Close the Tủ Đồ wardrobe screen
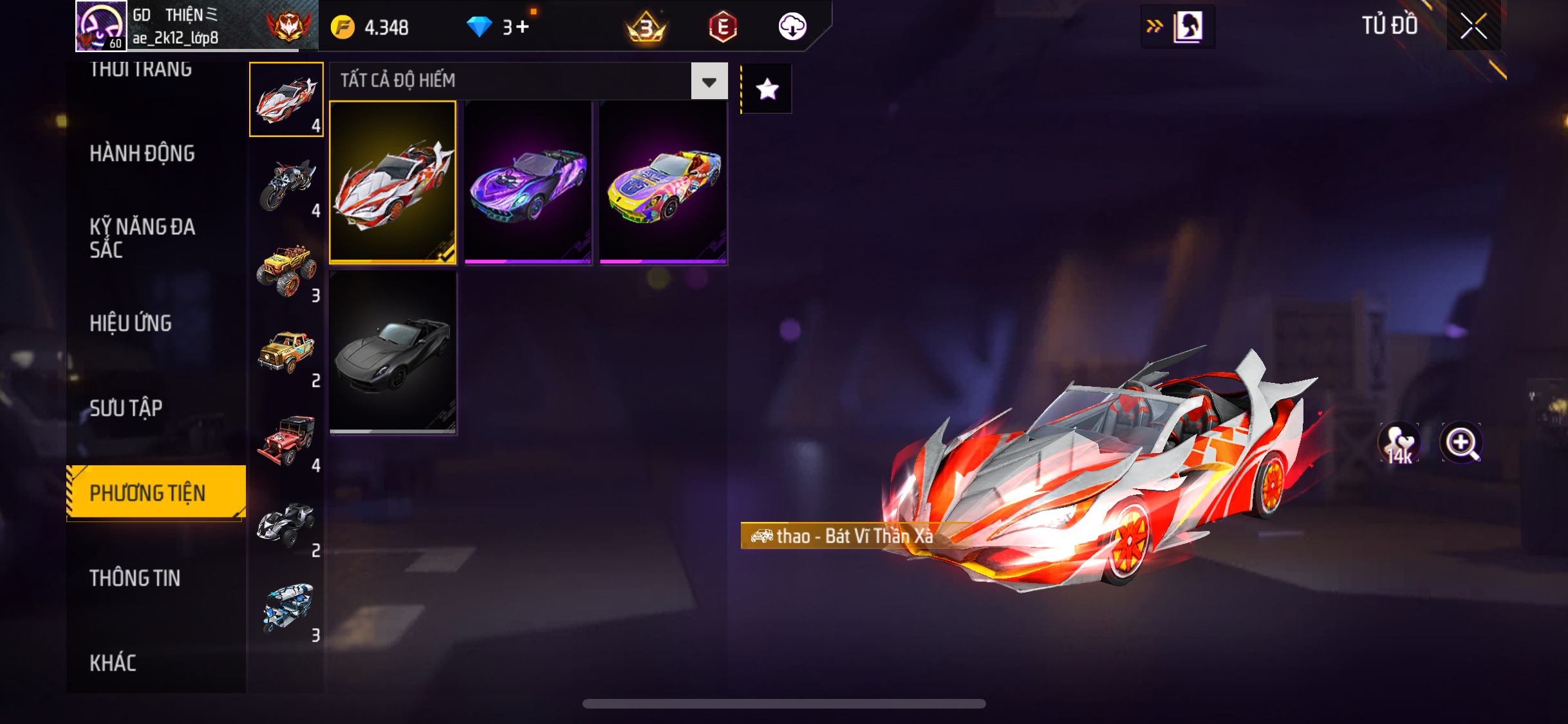This screenshot has width=1568, height=724. pyautogui.click(x=1473, y=26)
